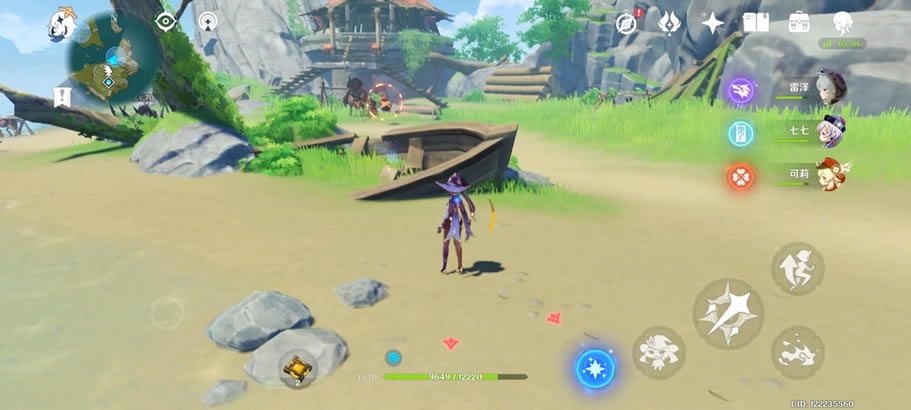Open the character head icon above ping
The width and height of the screenshot is (911, 410).
pos(842,23)
